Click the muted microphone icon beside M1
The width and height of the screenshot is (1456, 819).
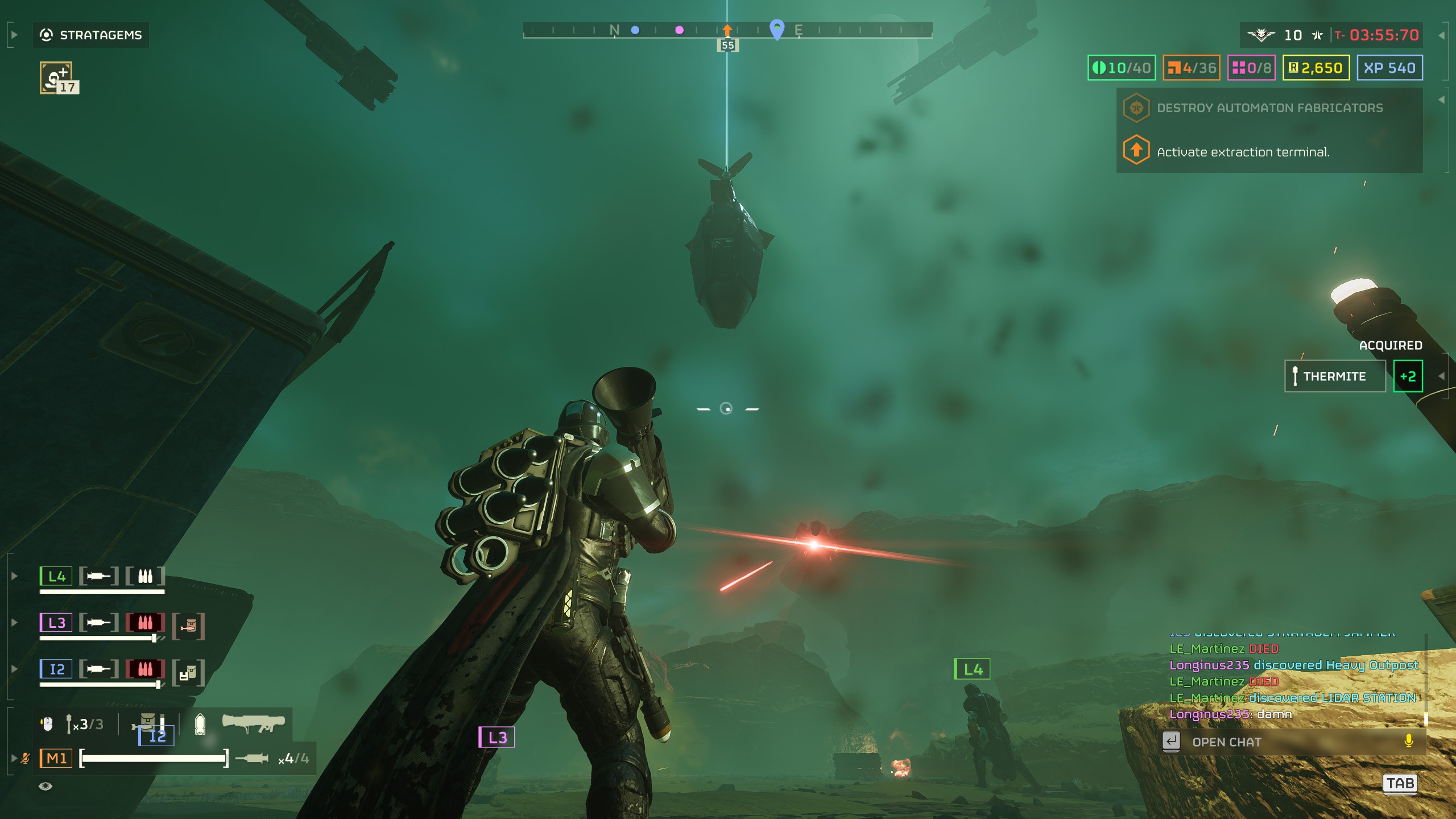point(26,758)
